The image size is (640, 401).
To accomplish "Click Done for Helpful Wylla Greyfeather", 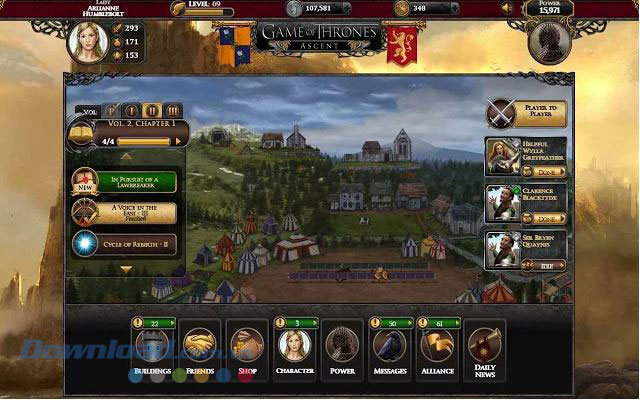I will pyautogui.click(x=550, y=172).
